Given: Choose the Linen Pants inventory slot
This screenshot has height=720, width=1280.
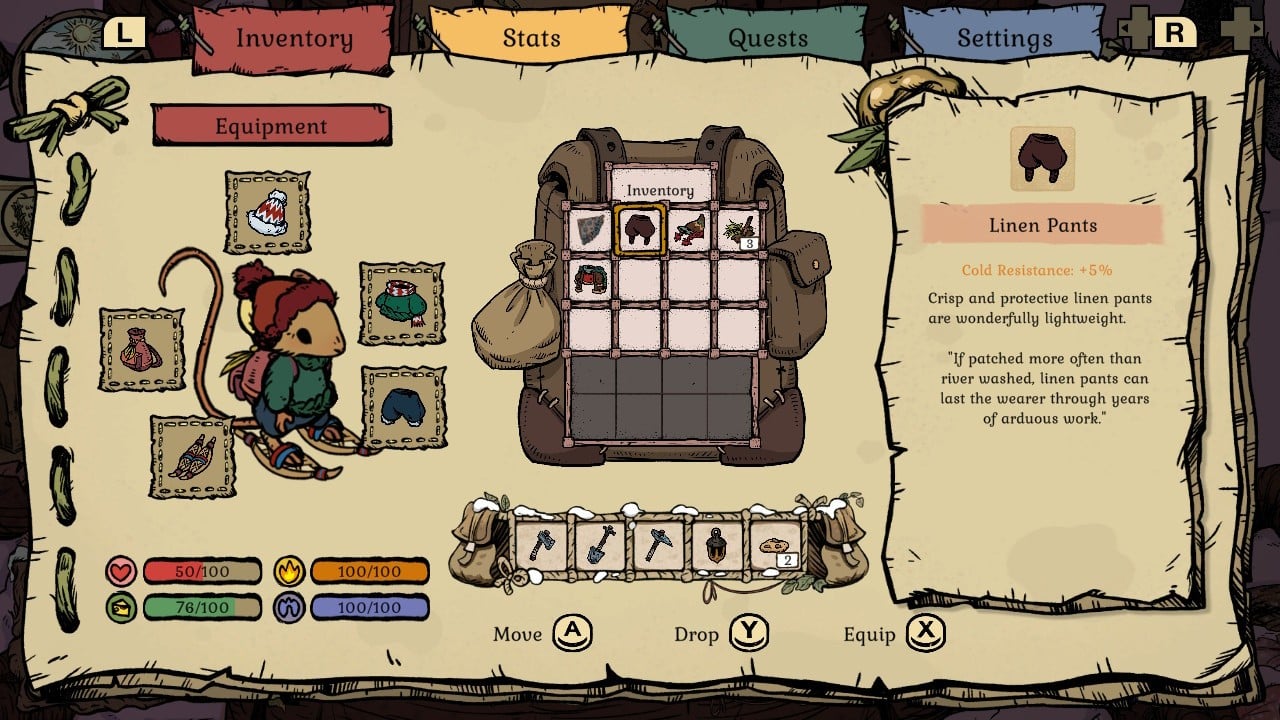Looking at the screenshot, I should point(640,229).
